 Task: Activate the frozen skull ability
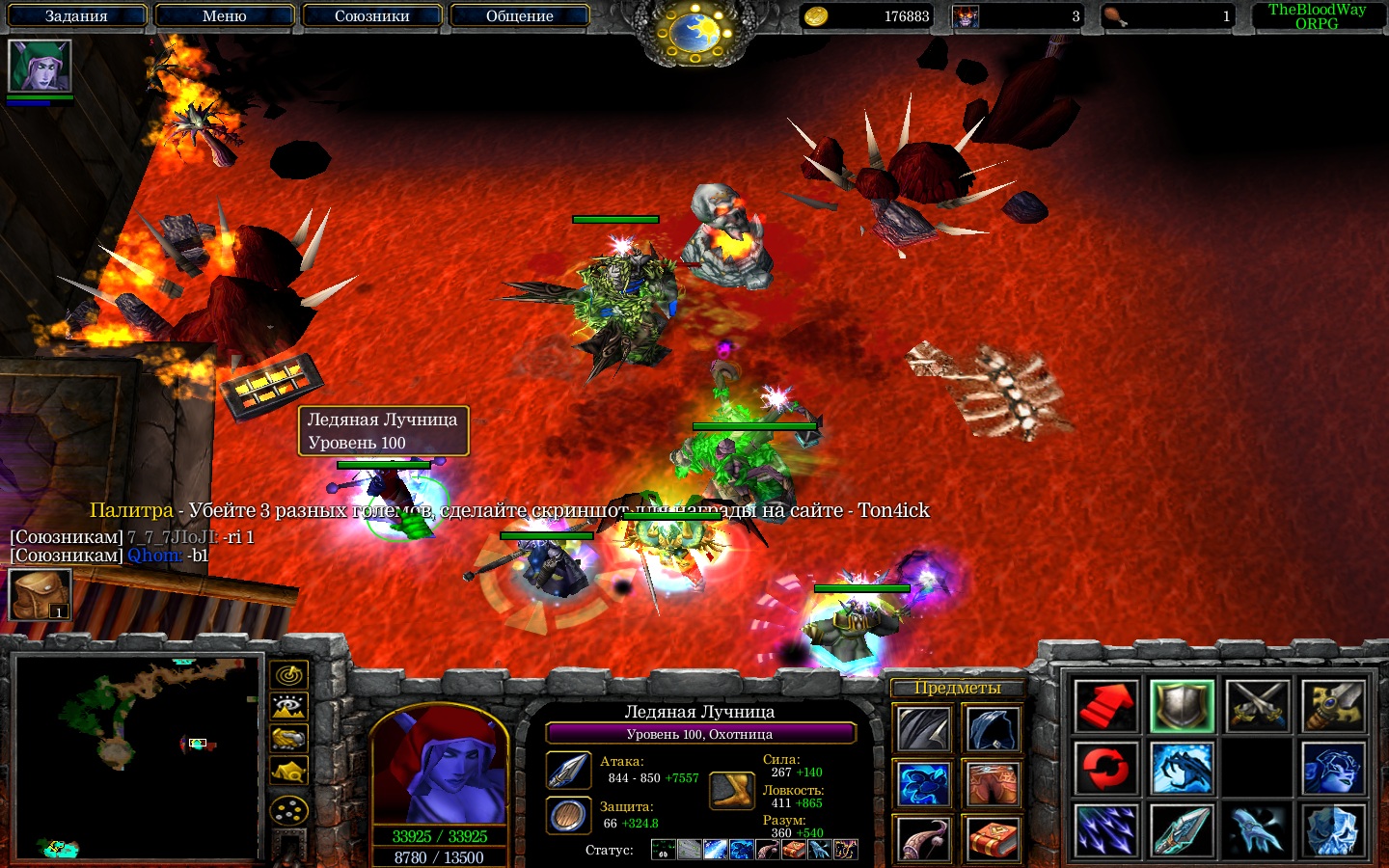click(1333, 830)
